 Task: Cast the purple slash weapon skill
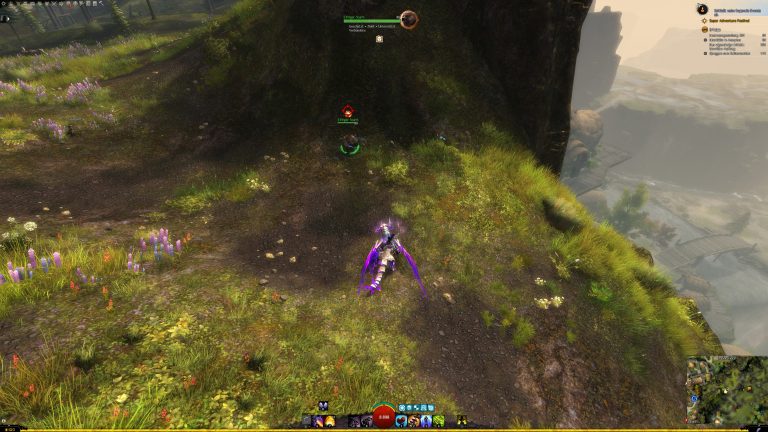(x=317, y=421)
